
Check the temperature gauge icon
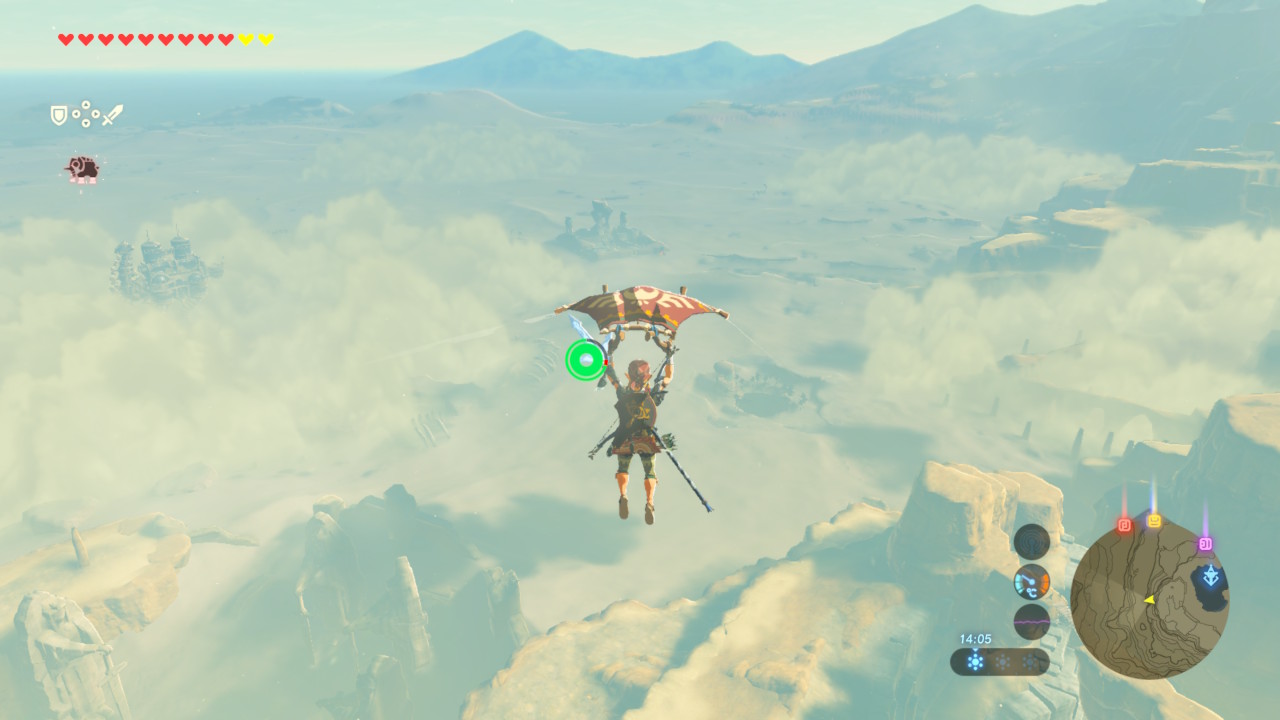coord(1031,582)
